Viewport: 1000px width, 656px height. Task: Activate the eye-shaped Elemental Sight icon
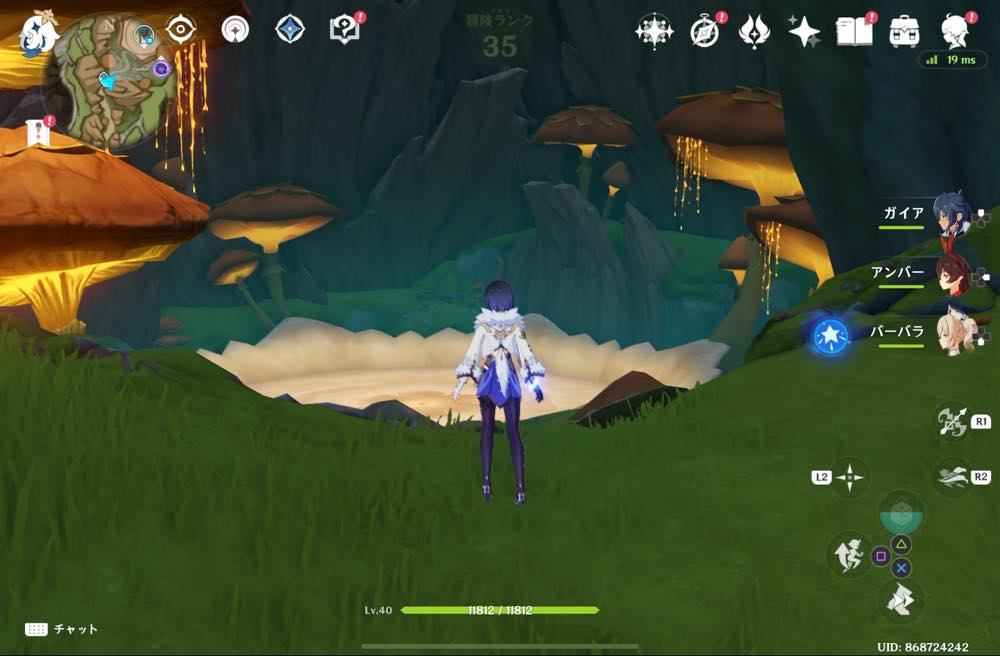tap(181, 29)
